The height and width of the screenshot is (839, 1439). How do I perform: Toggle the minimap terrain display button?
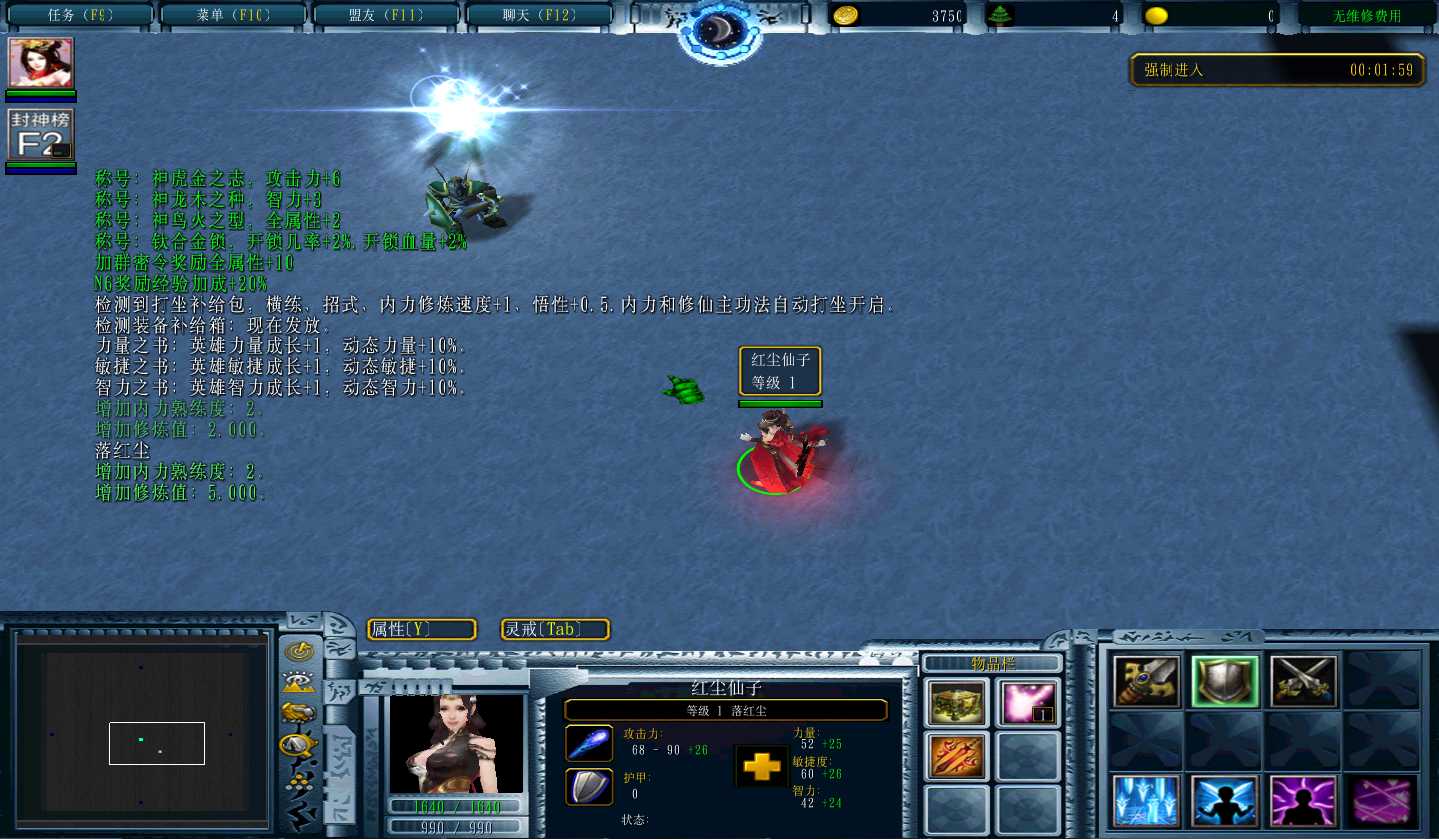pos(298,682)
